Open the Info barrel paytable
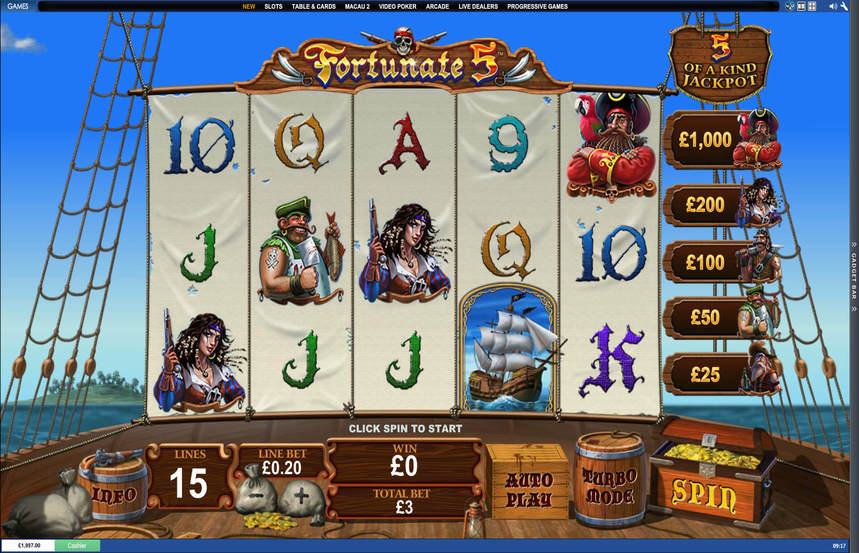 point(113,492)
